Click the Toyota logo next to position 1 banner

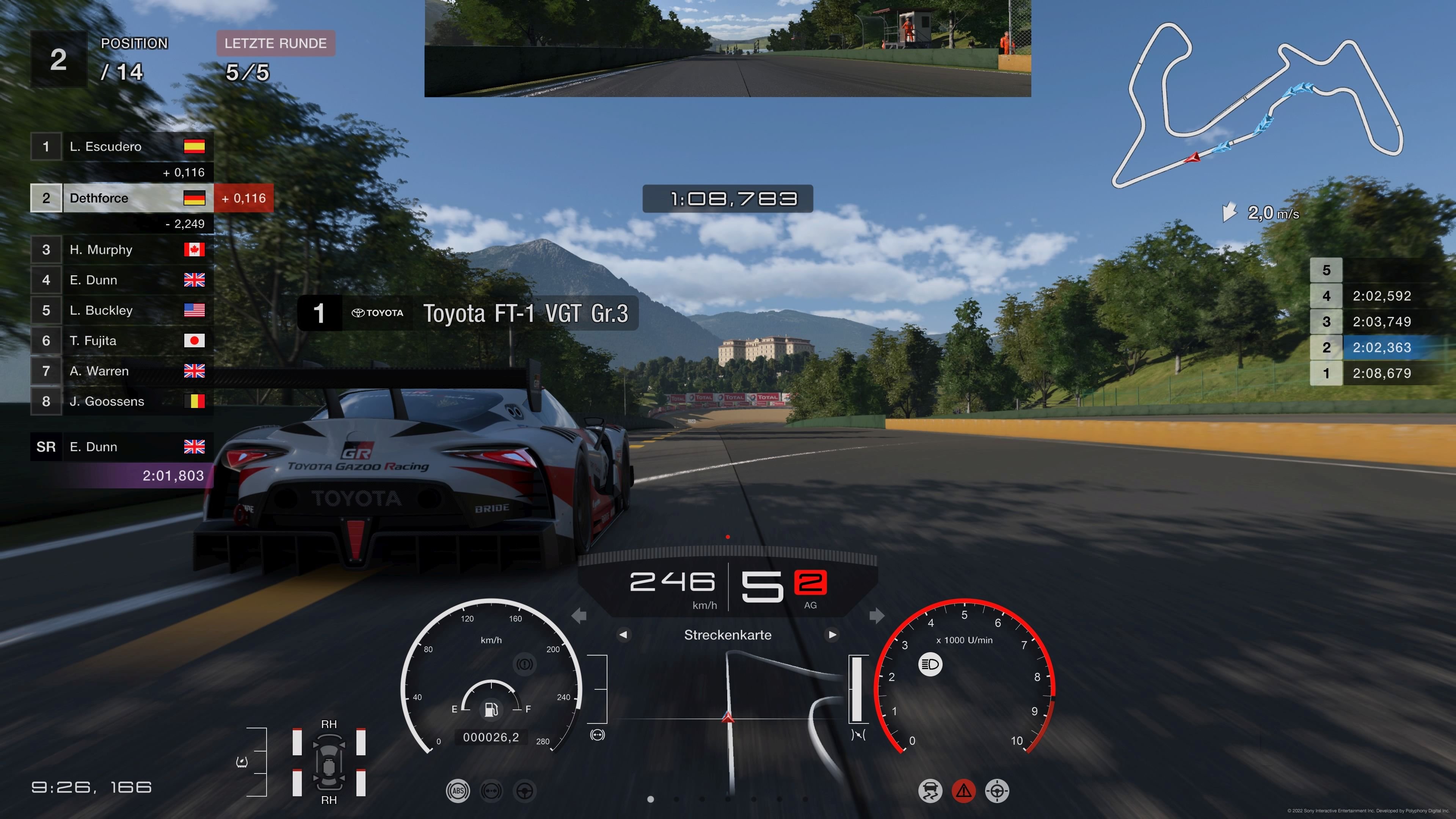coord(377,313)
